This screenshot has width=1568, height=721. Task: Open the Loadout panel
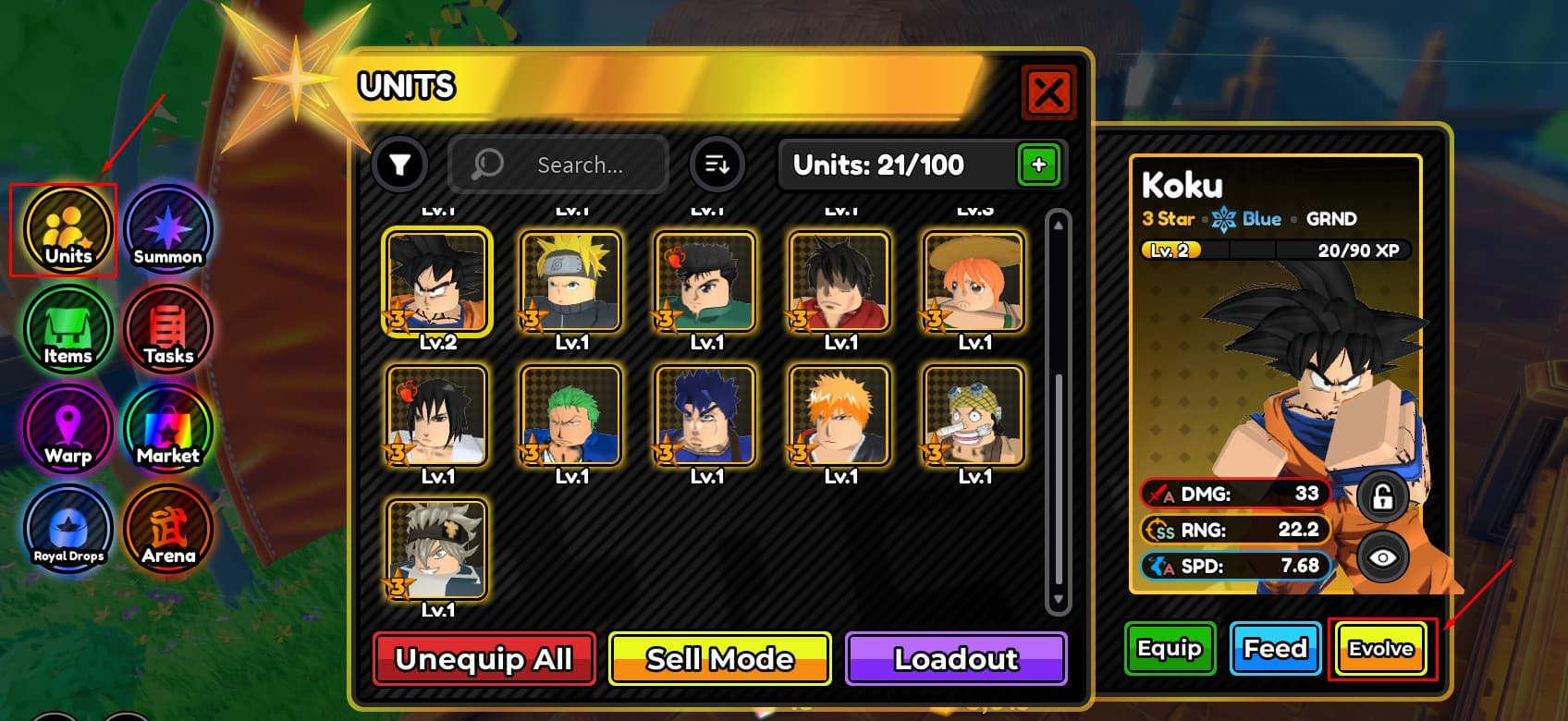pyautogui.click(x=956, y=659)
